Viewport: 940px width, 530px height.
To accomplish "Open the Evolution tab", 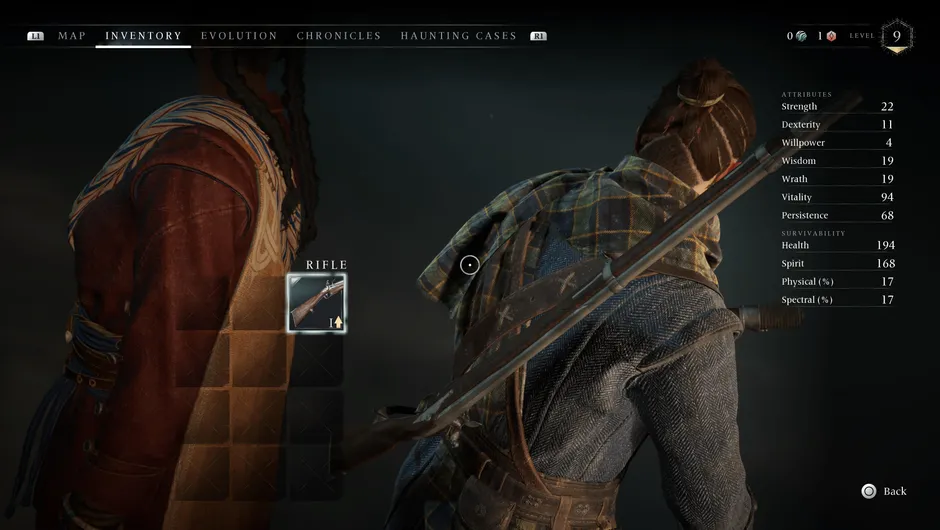I will pyautogui.click(x=239, y=36).
